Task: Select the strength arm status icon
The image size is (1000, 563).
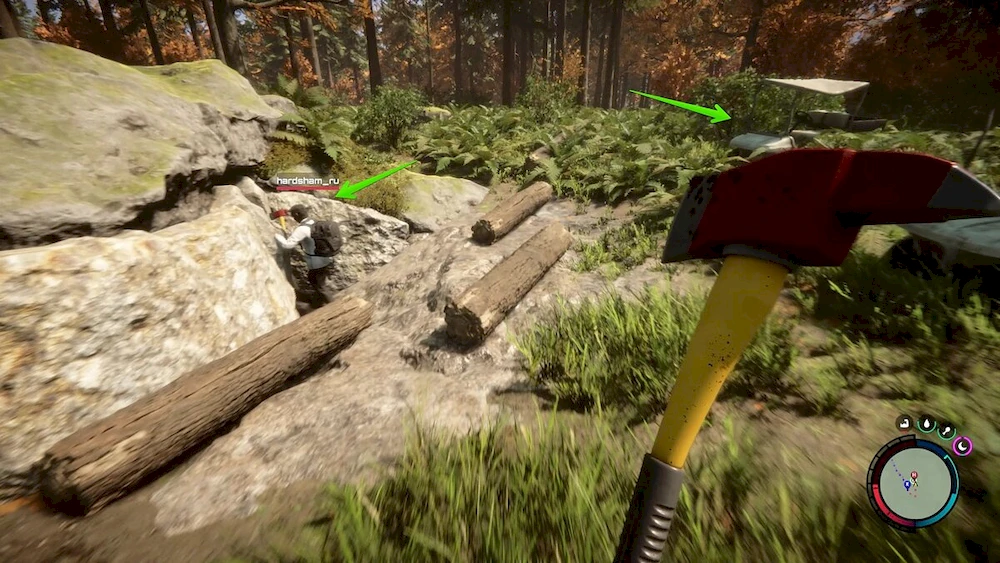Action: coord(904,423)
